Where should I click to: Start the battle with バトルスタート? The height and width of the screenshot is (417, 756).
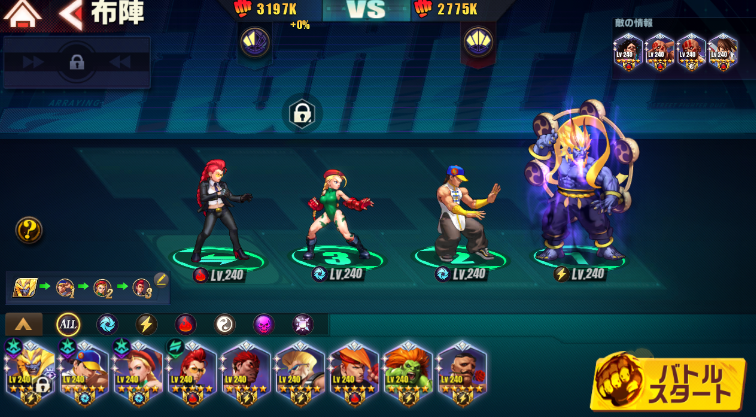(667, 381)
